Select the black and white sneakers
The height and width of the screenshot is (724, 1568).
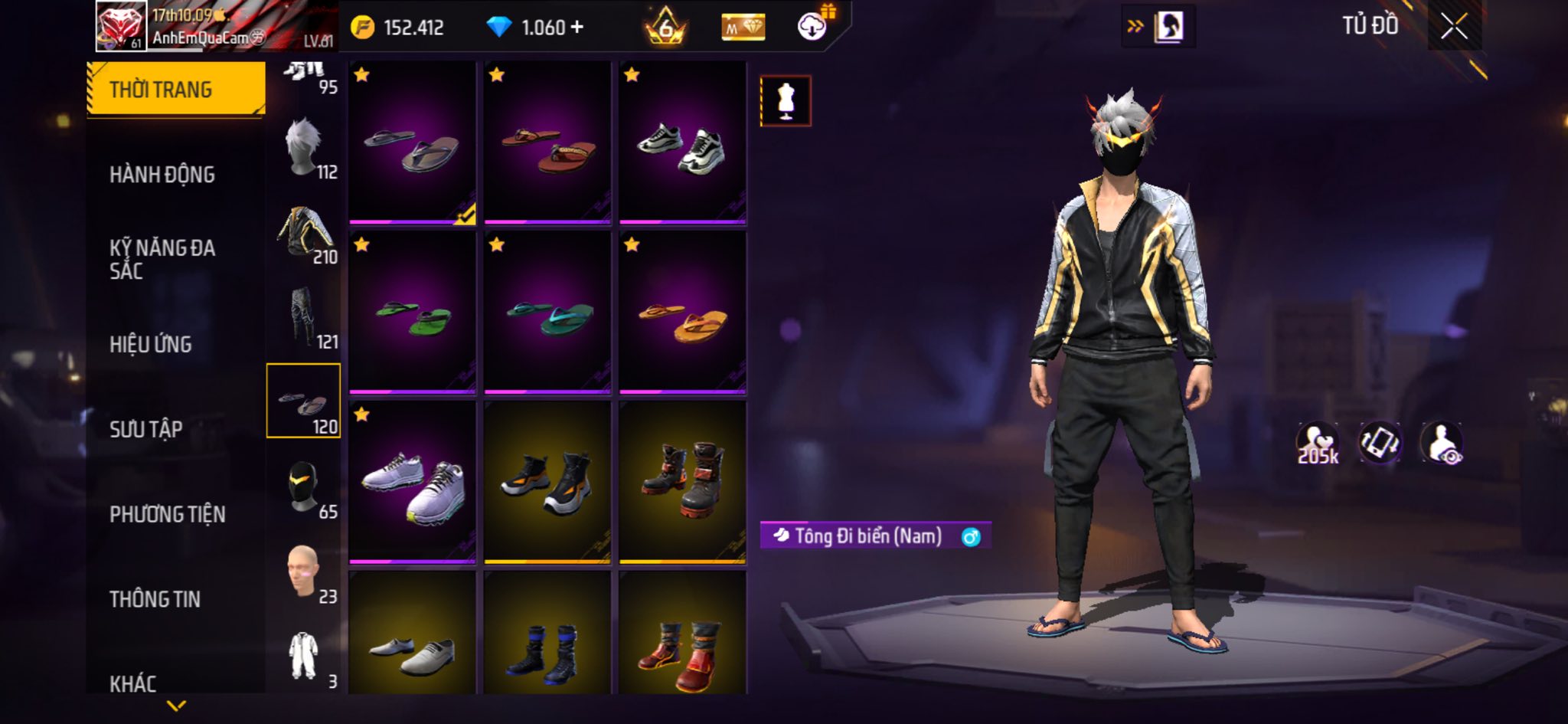(x=682, y=143)
